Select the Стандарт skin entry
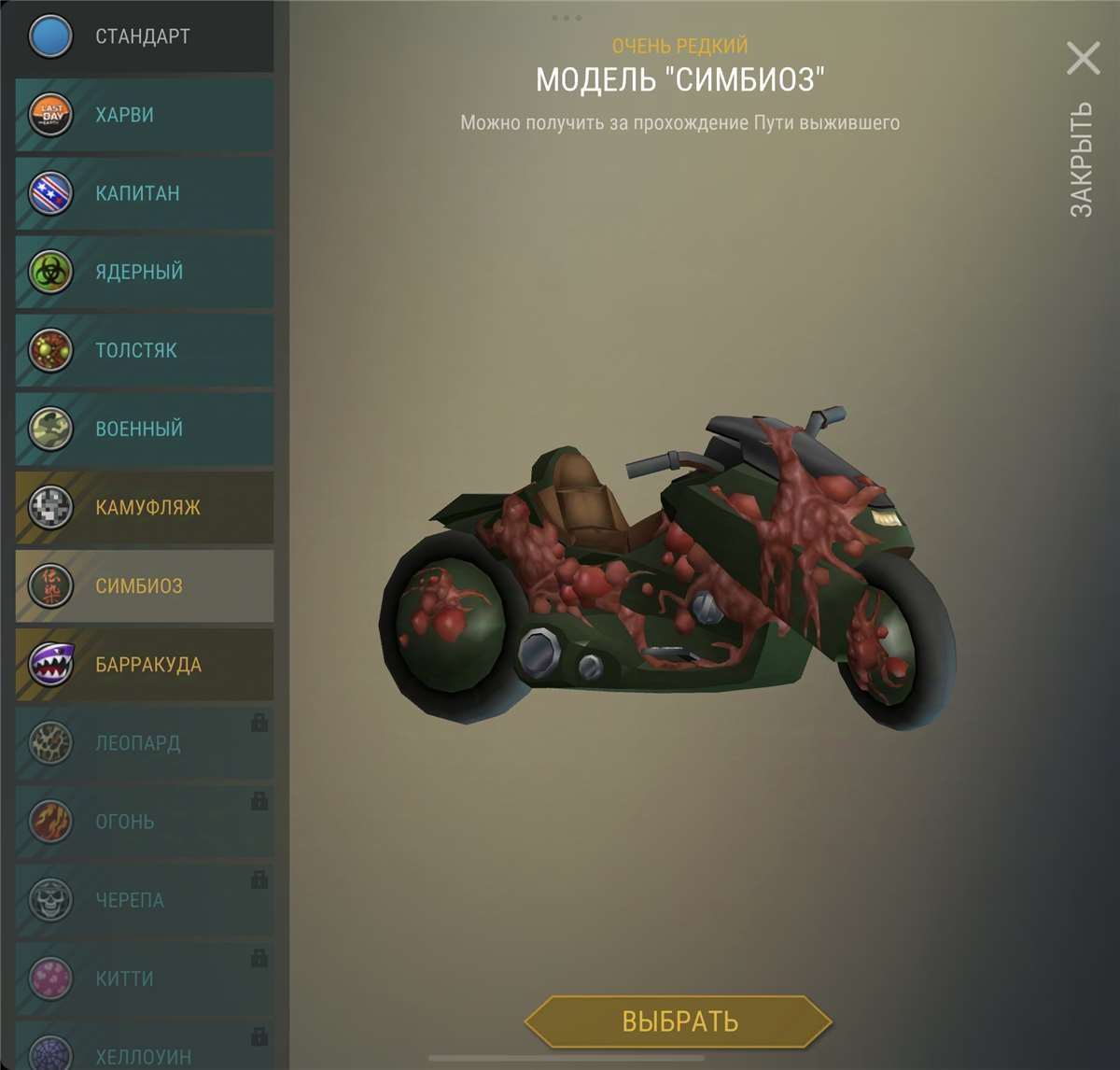Image resolution: width=1120 pixels, height=1070 pixels. point(143,36)
